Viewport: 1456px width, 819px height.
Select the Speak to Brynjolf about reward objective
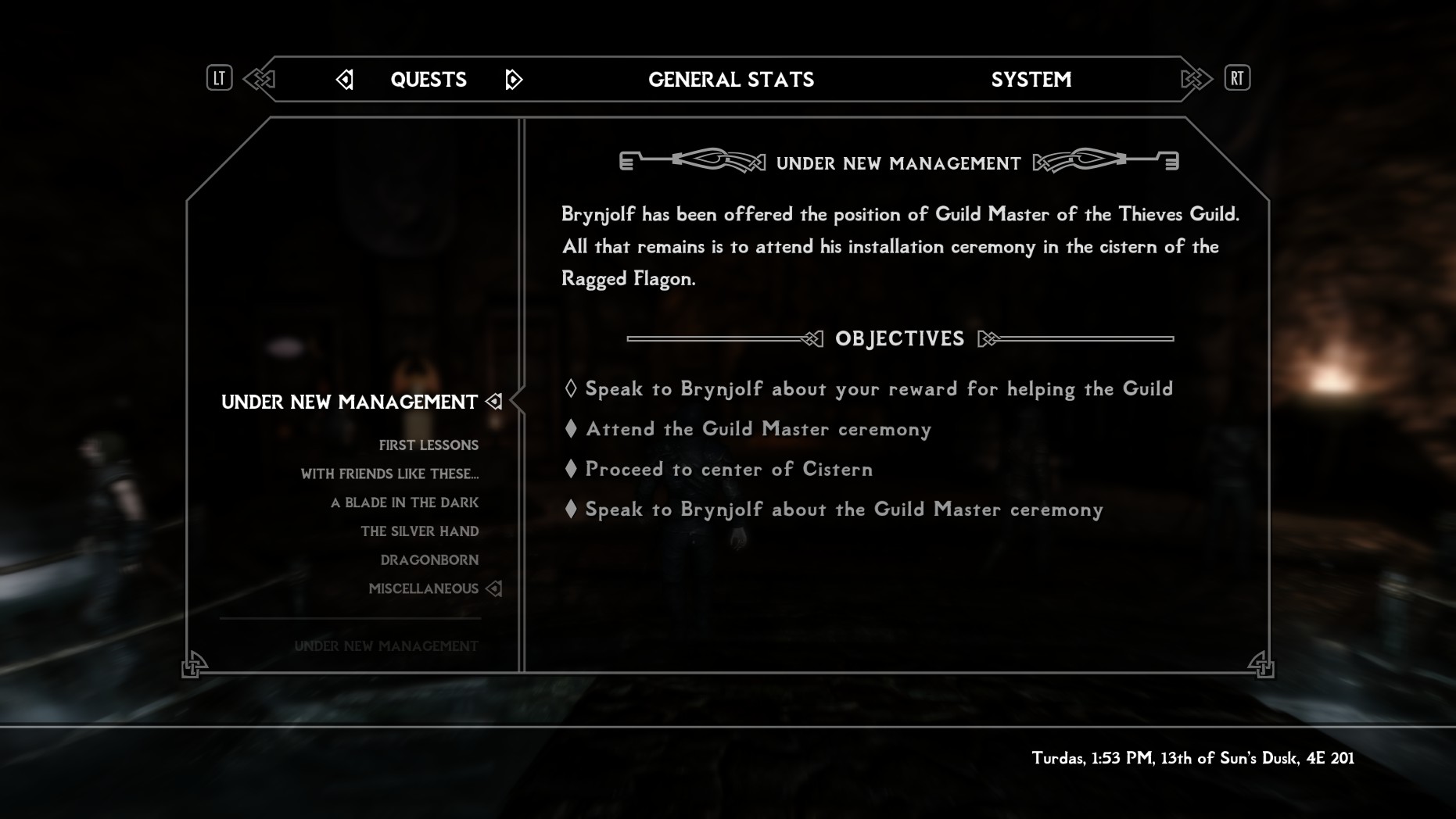tap(879, 389)
